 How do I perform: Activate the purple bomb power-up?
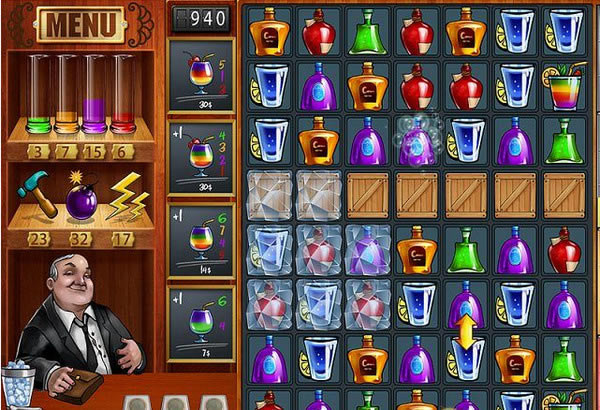pyautogui.click(x=80, y=196)
